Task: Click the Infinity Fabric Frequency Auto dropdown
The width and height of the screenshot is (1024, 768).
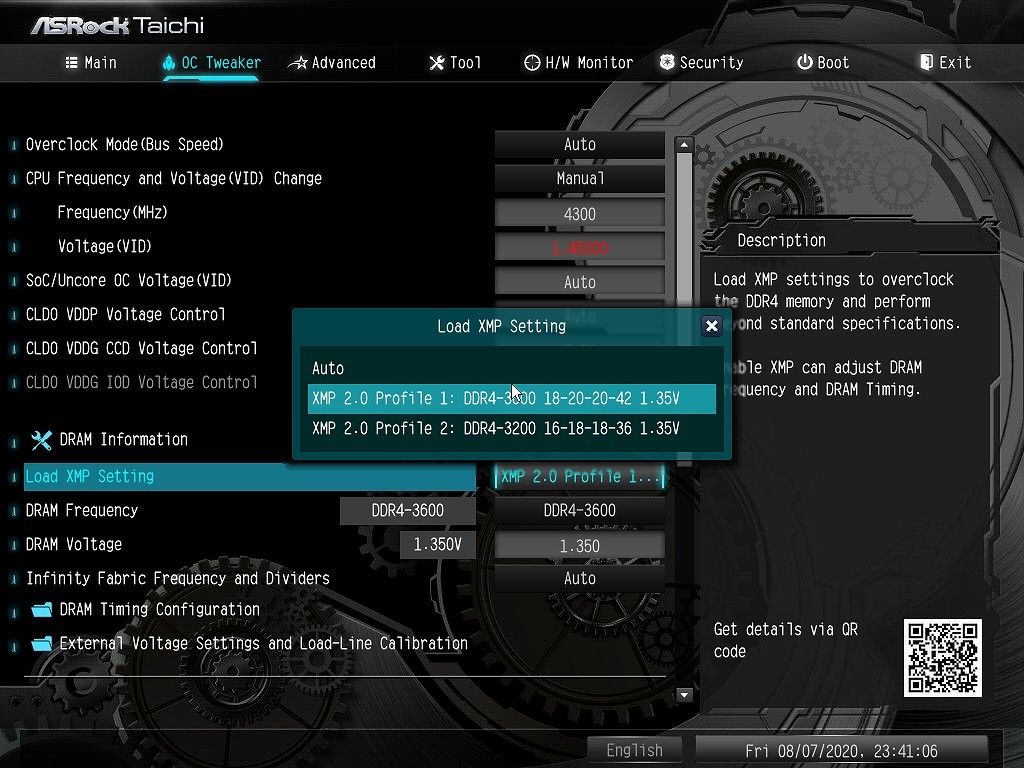Action: coord(579,578)
